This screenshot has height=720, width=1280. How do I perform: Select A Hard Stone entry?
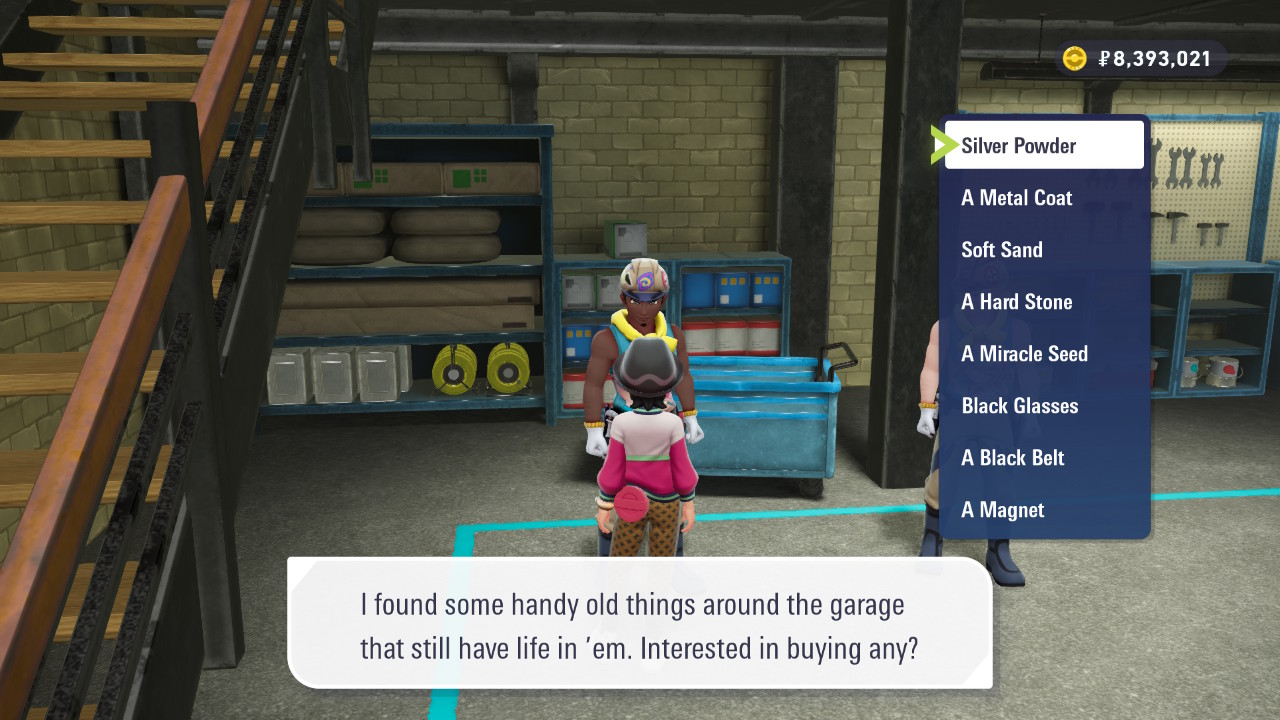(1043, 302)
